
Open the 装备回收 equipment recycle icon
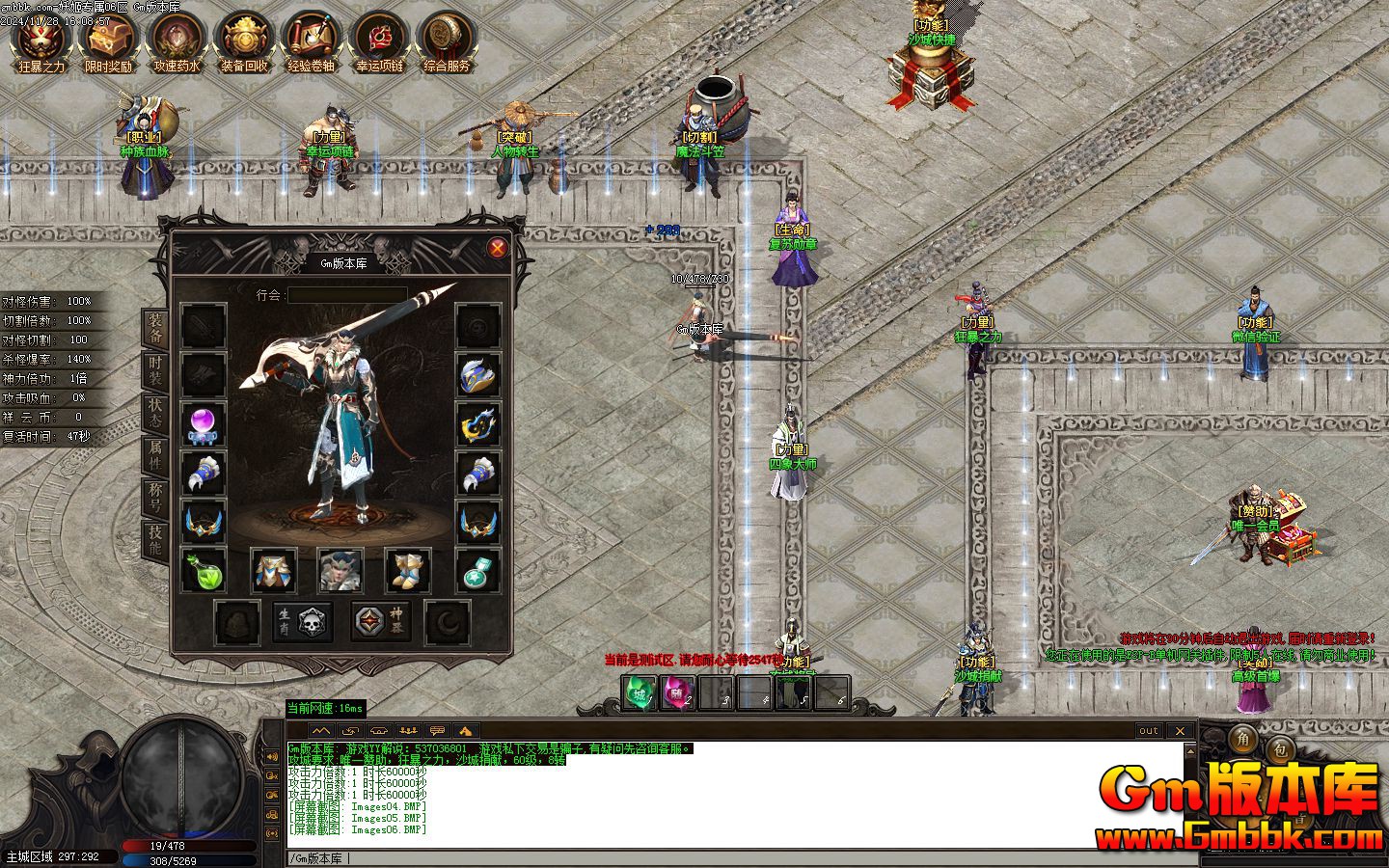[243, 42]
